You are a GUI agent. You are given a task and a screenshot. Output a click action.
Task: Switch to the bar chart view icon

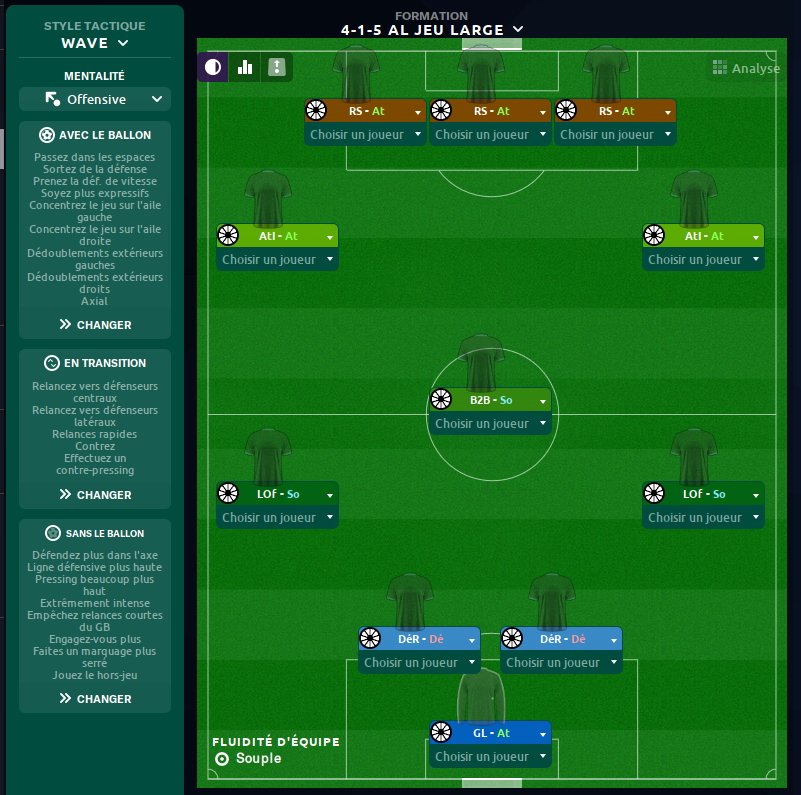[244, 68]
